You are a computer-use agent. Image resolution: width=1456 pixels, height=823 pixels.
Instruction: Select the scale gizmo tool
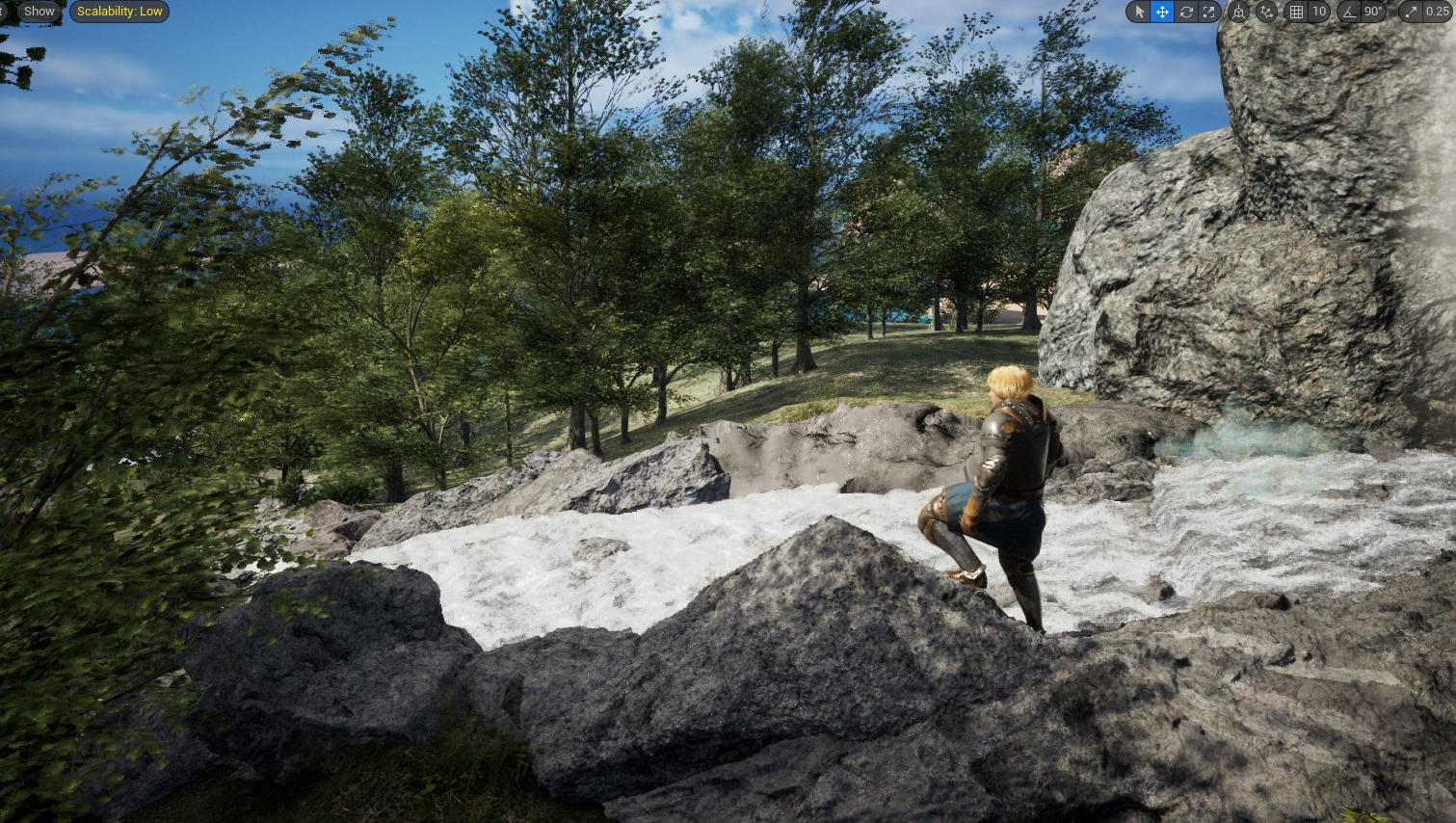(x=1208, y=12)
